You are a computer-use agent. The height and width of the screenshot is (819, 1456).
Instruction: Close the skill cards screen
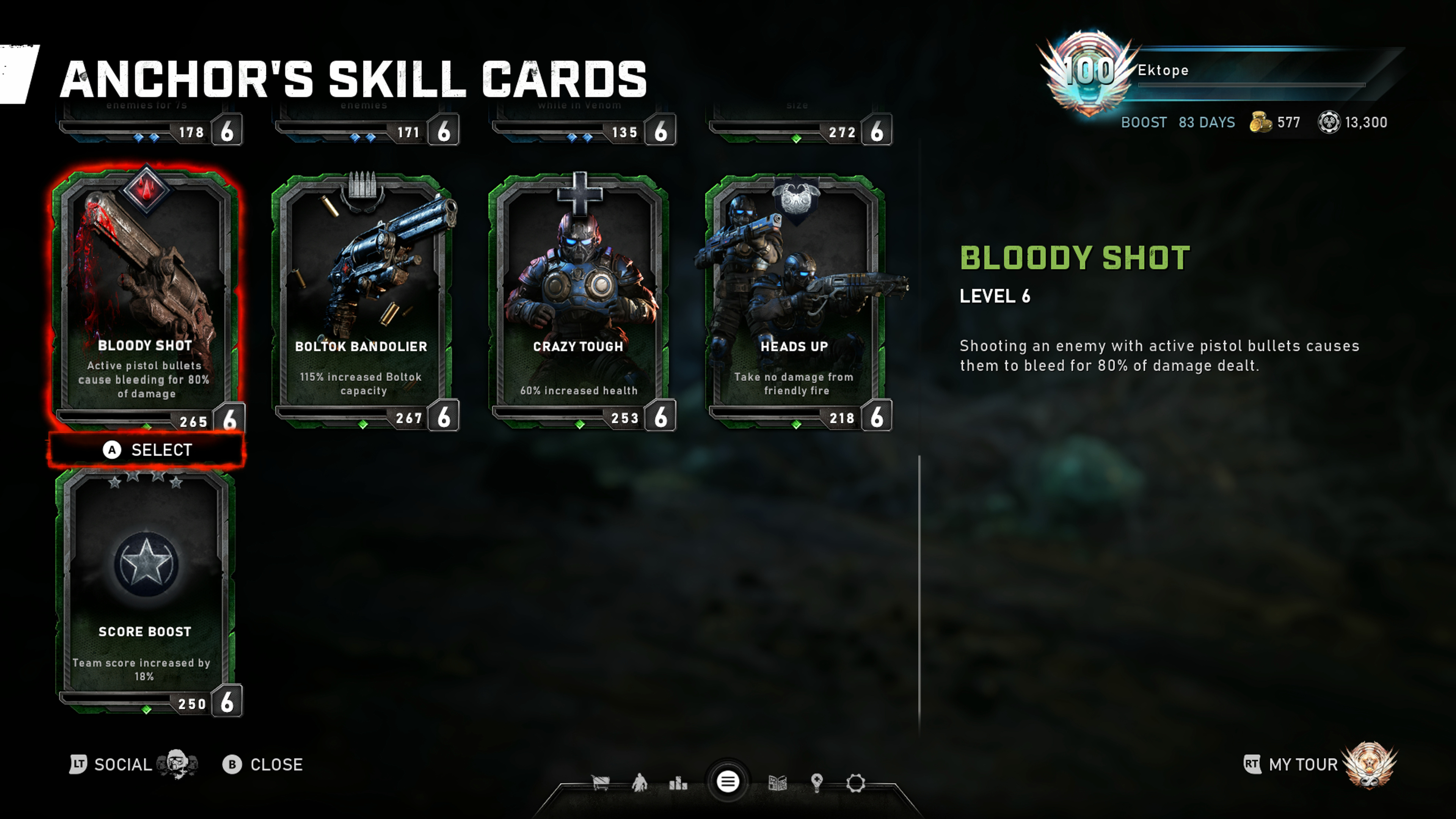[264, 765]
